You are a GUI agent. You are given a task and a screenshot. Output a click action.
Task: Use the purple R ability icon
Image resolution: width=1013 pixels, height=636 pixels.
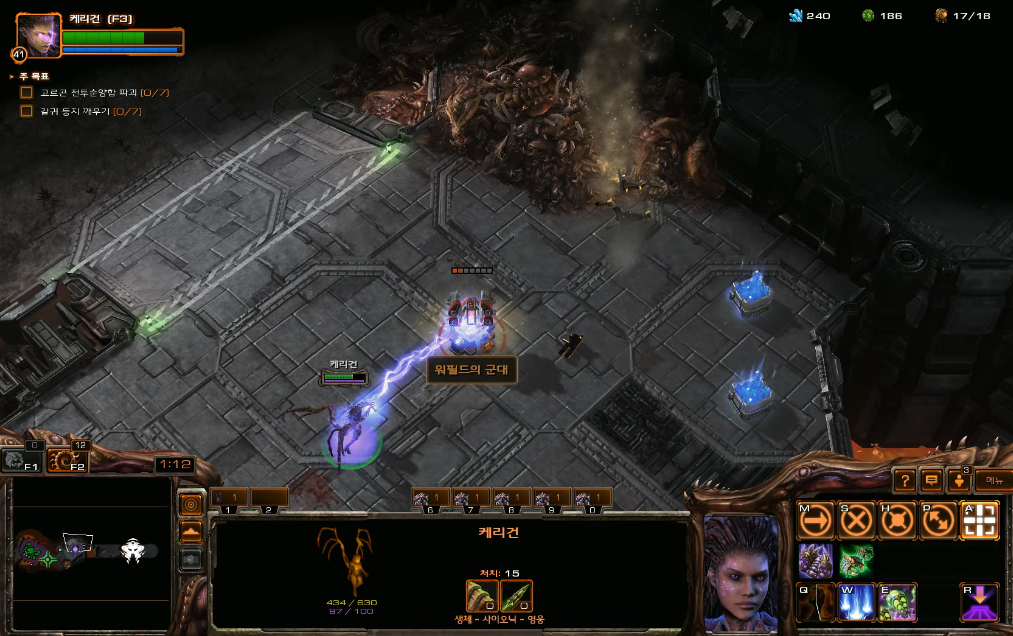(x=979, y=602)
